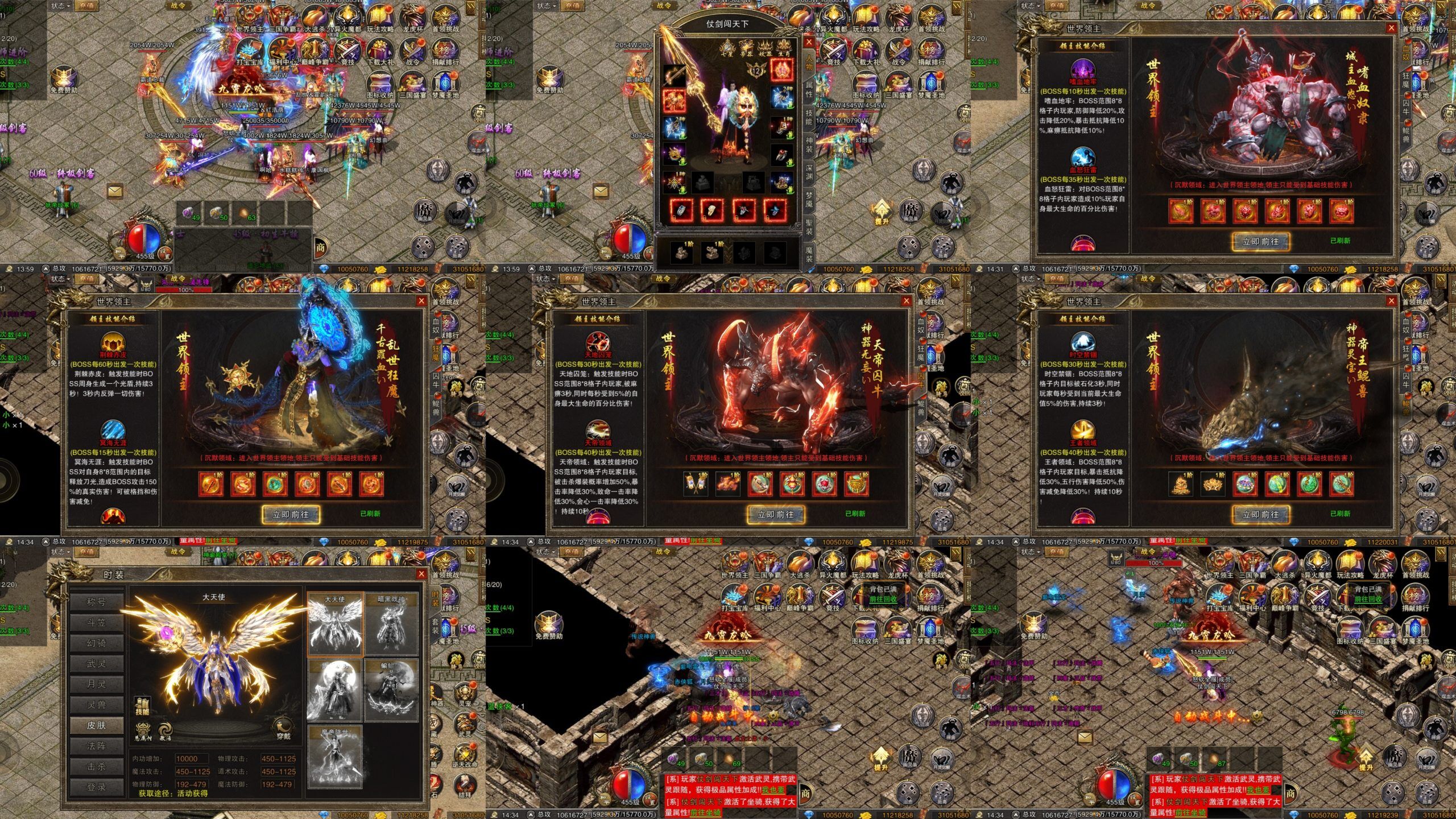Viewport: 1456px width, 819px height.
Task: Choose the 灵兽 category
Action: point(96,705)
